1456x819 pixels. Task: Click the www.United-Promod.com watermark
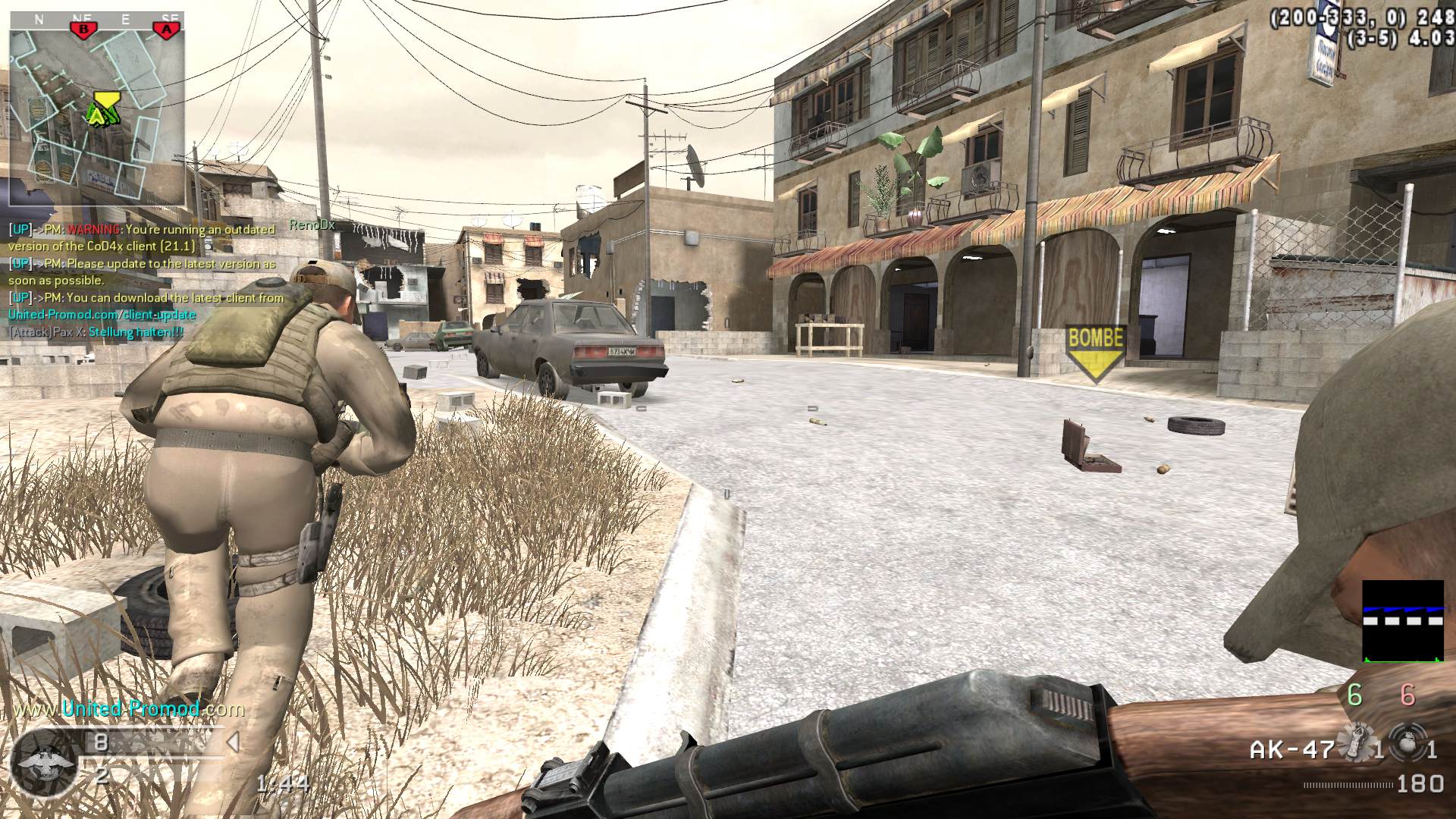coord(130,709)
